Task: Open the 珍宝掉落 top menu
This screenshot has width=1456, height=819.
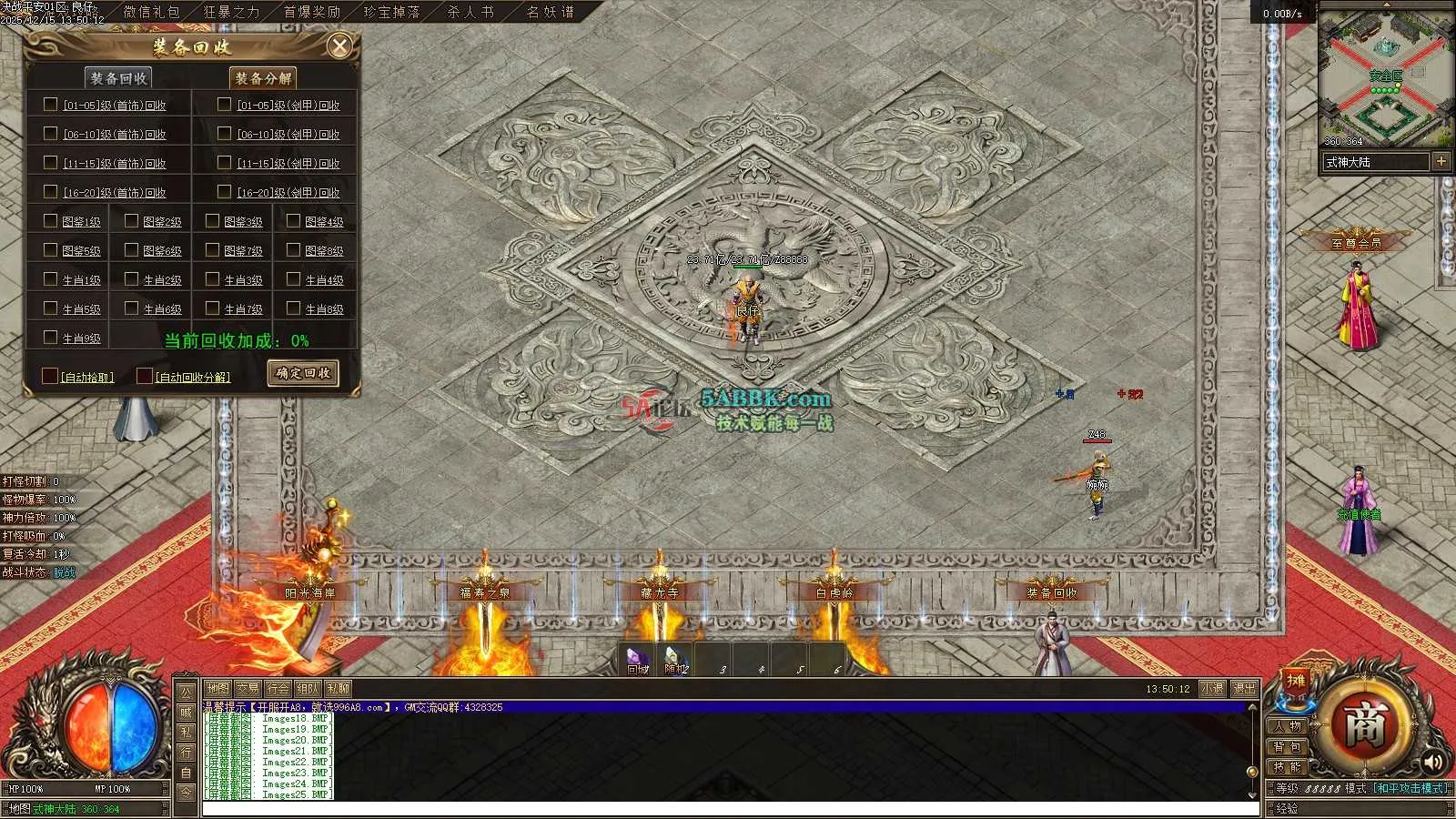Action: [392, 12]
